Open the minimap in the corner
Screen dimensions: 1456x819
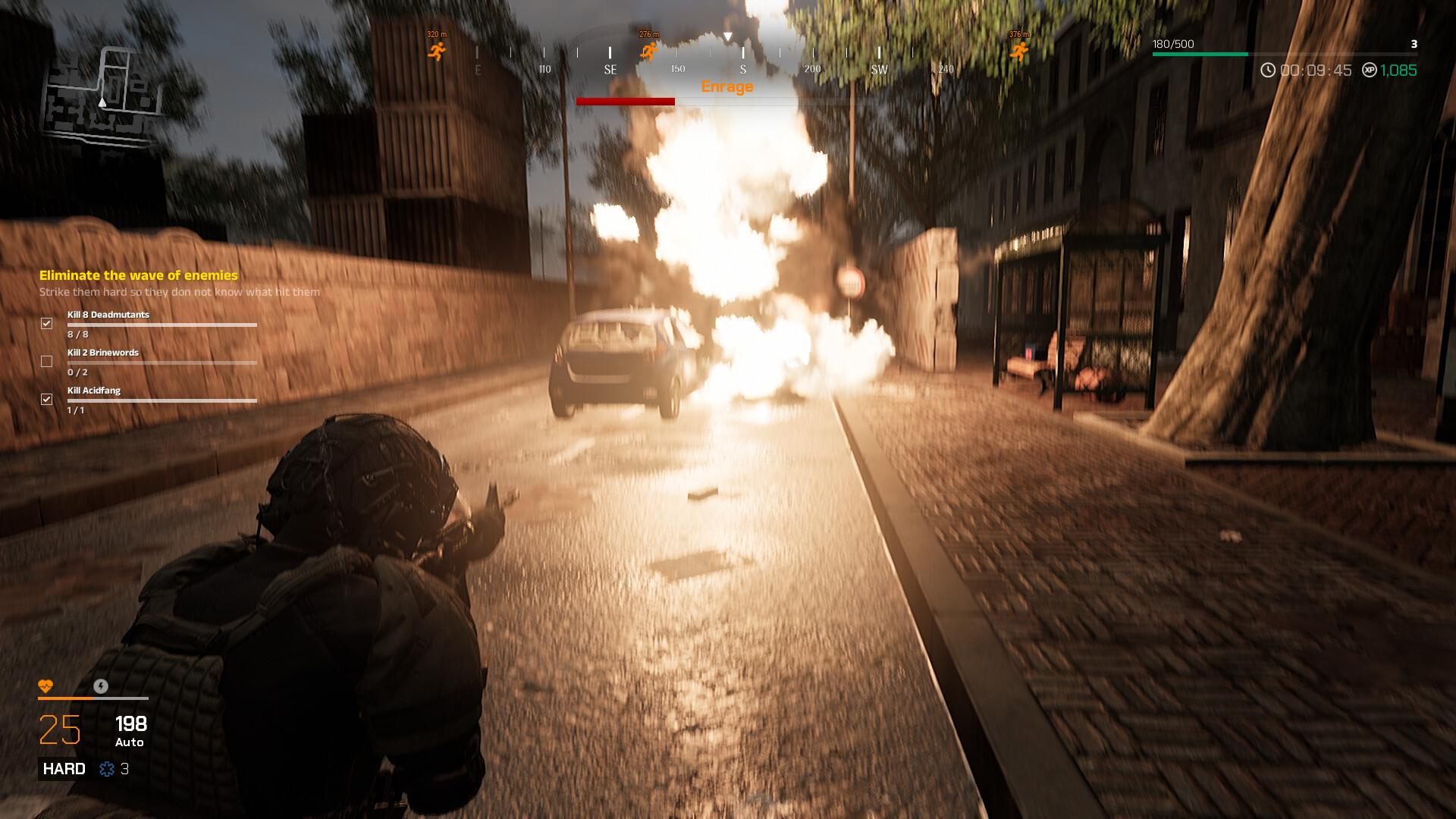pos(104,93)
